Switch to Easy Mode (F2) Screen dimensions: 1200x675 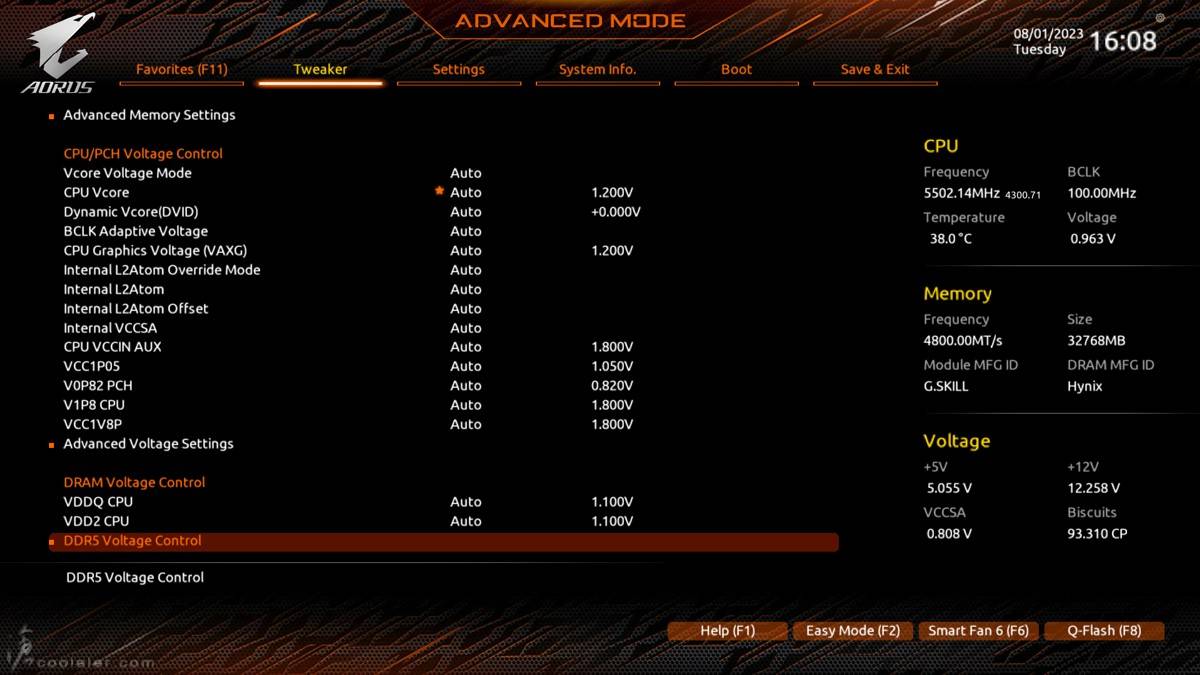(x=852, y=631)
